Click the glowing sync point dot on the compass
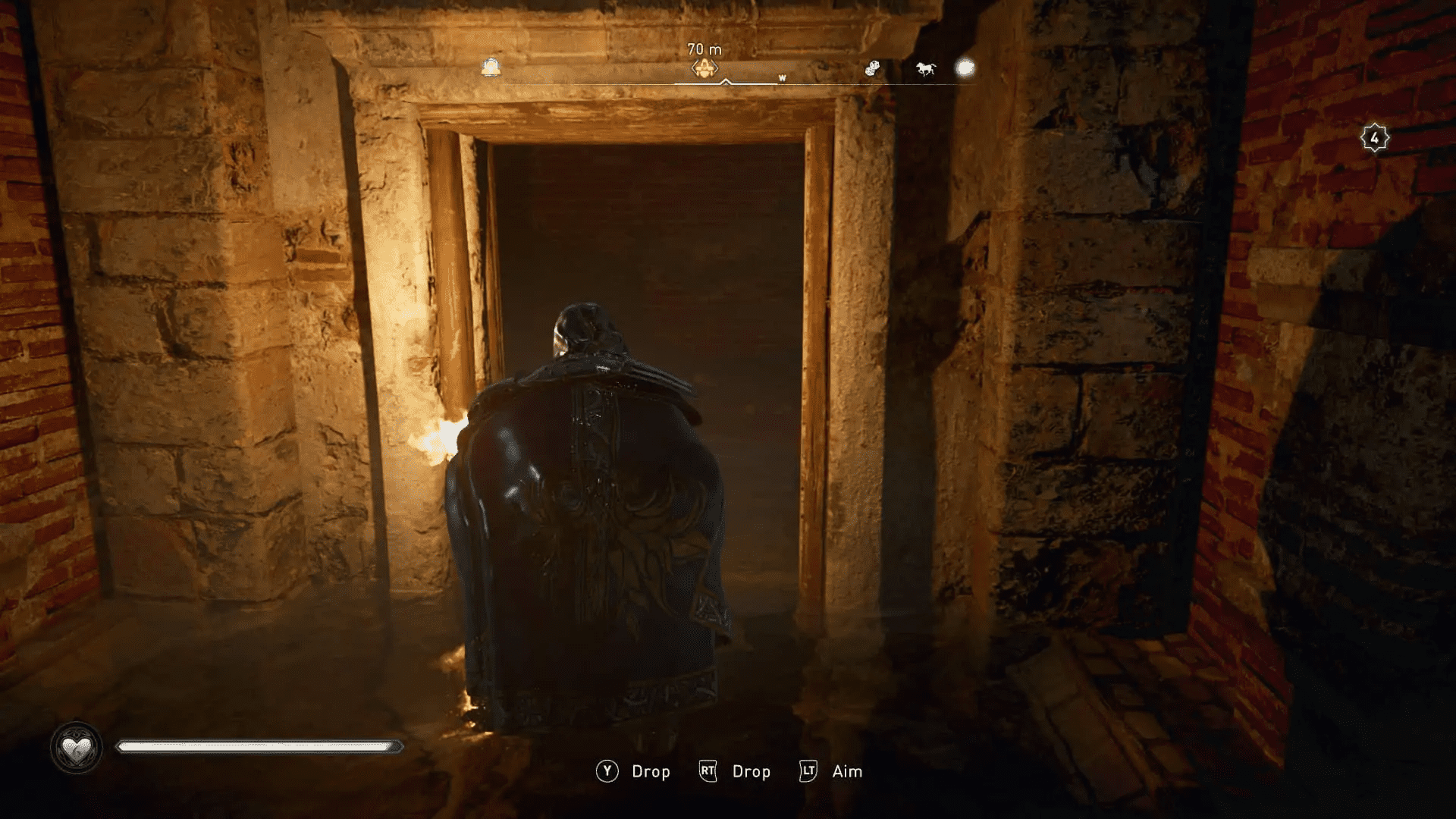Image resolution: width=1456 pixels, height=819 pixels. [965, 69]
